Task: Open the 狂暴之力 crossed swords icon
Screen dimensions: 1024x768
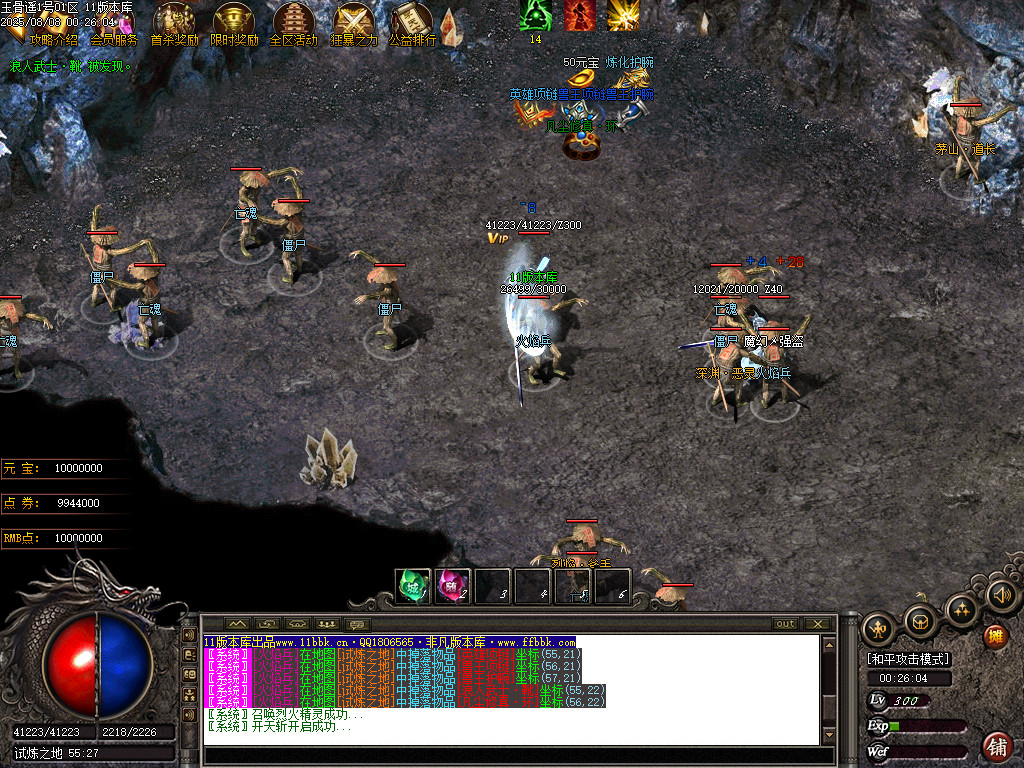Action: click(353, 24)
